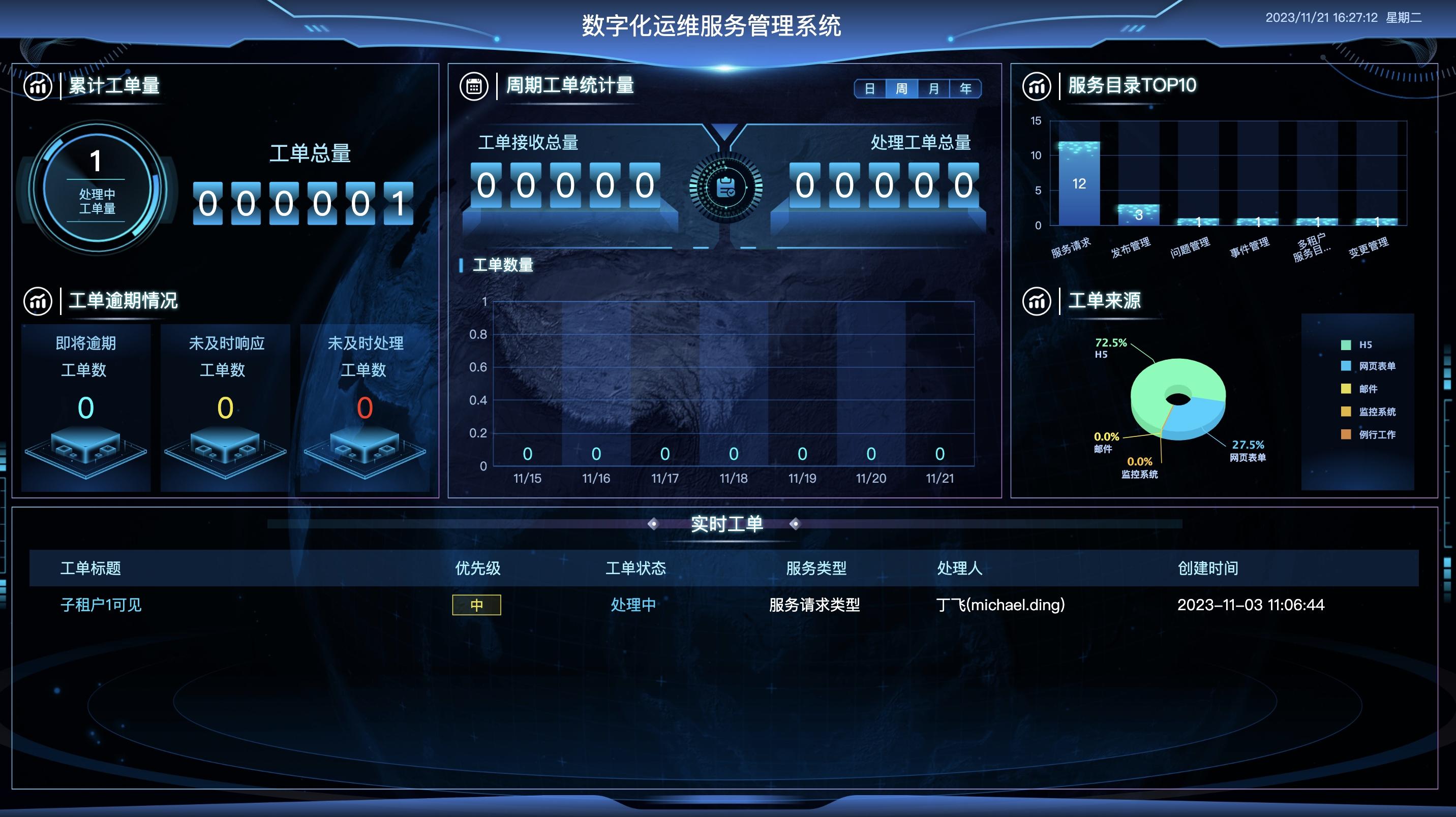Click the 累计工单量 panel chart icon
Viewport: 1456px width, 817px height.
tap(38, 86)
